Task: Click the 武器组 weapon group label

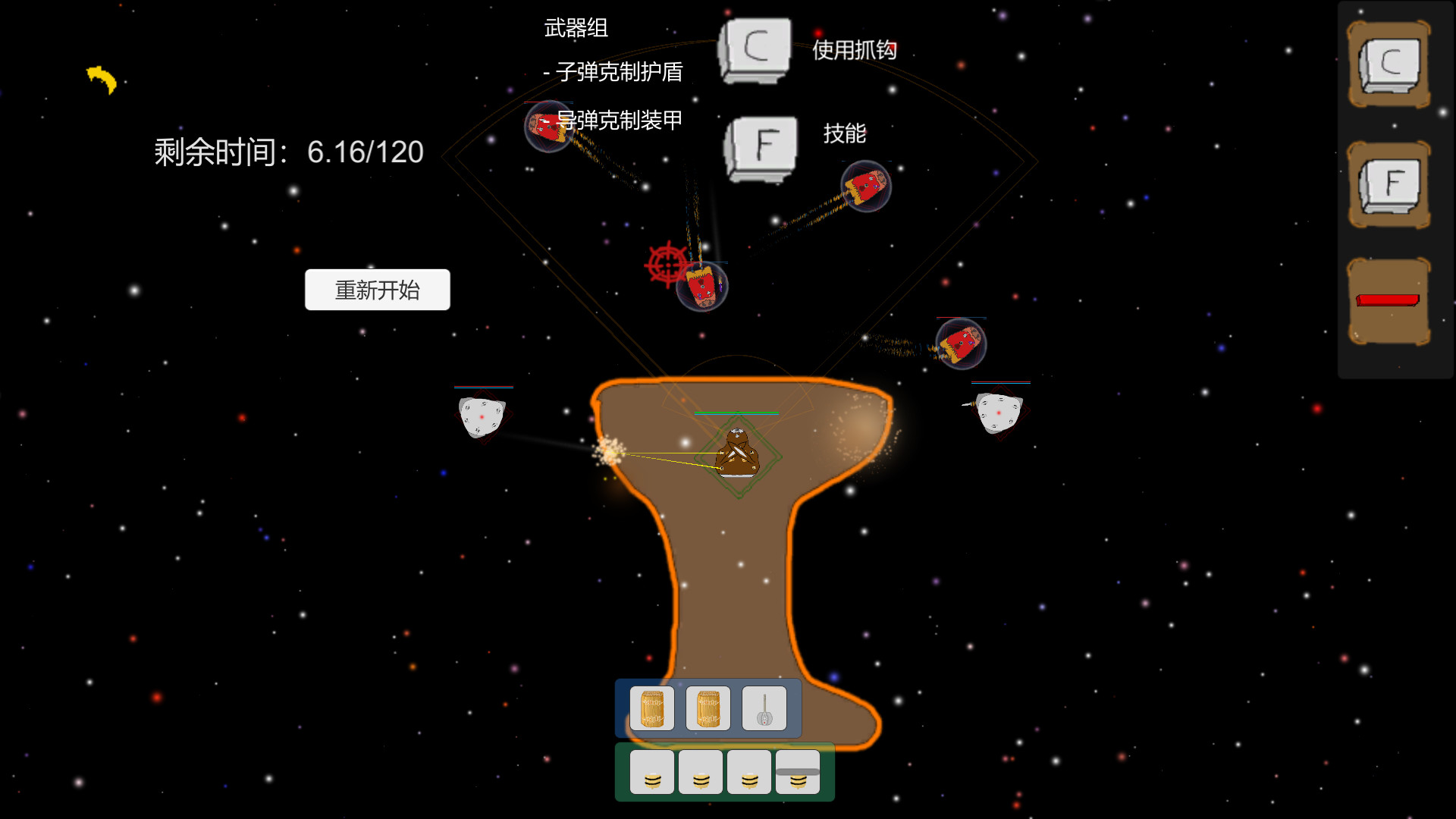Action: tap(575, 28)
